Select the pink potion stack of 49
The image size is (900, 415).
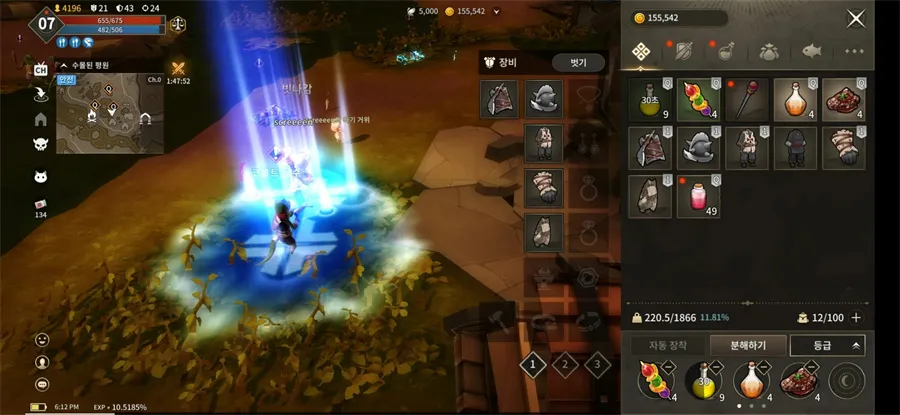coord(699,196)
